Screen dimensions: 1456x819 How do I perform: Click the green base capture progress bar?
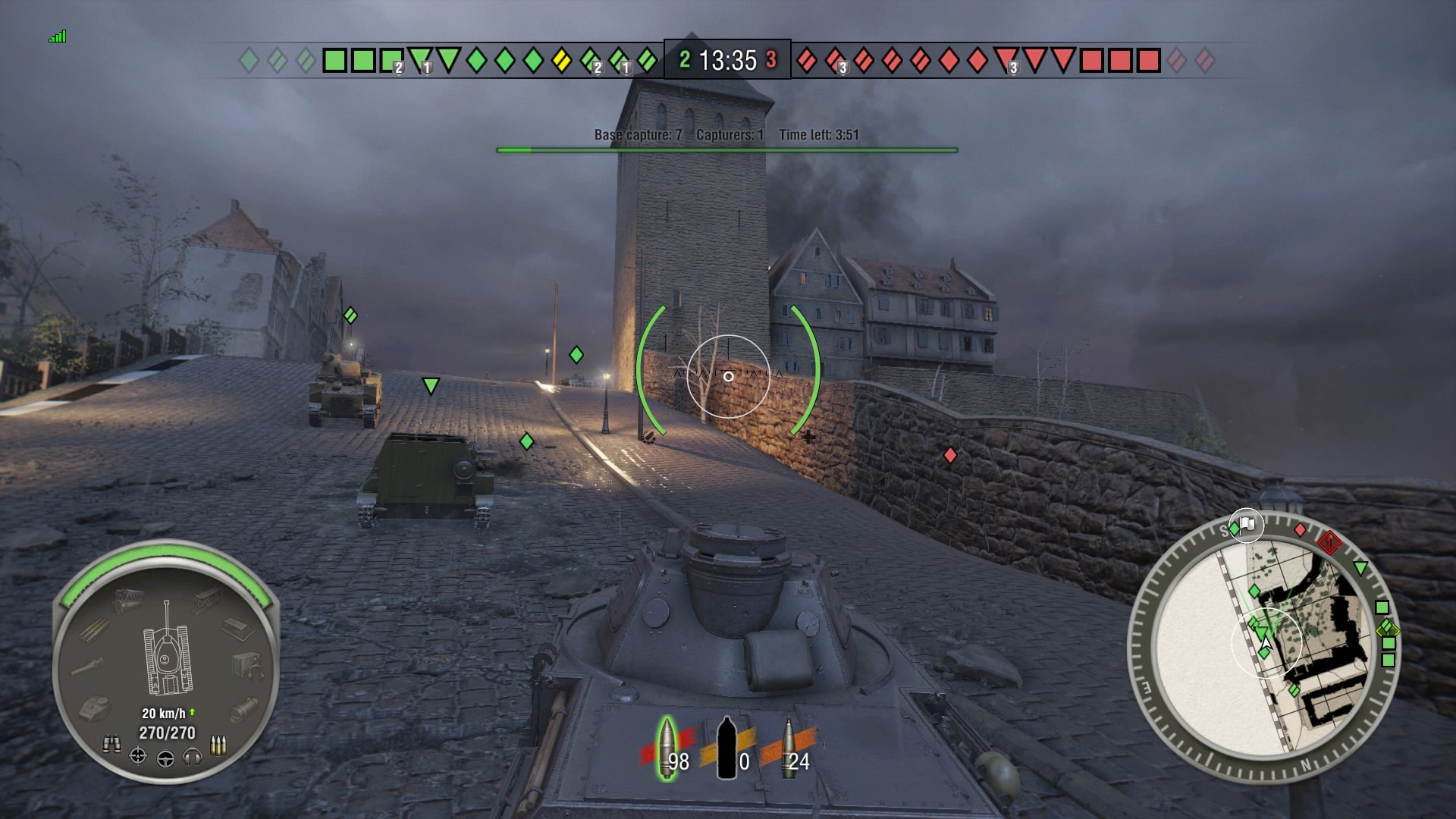(x=726, y=149)
